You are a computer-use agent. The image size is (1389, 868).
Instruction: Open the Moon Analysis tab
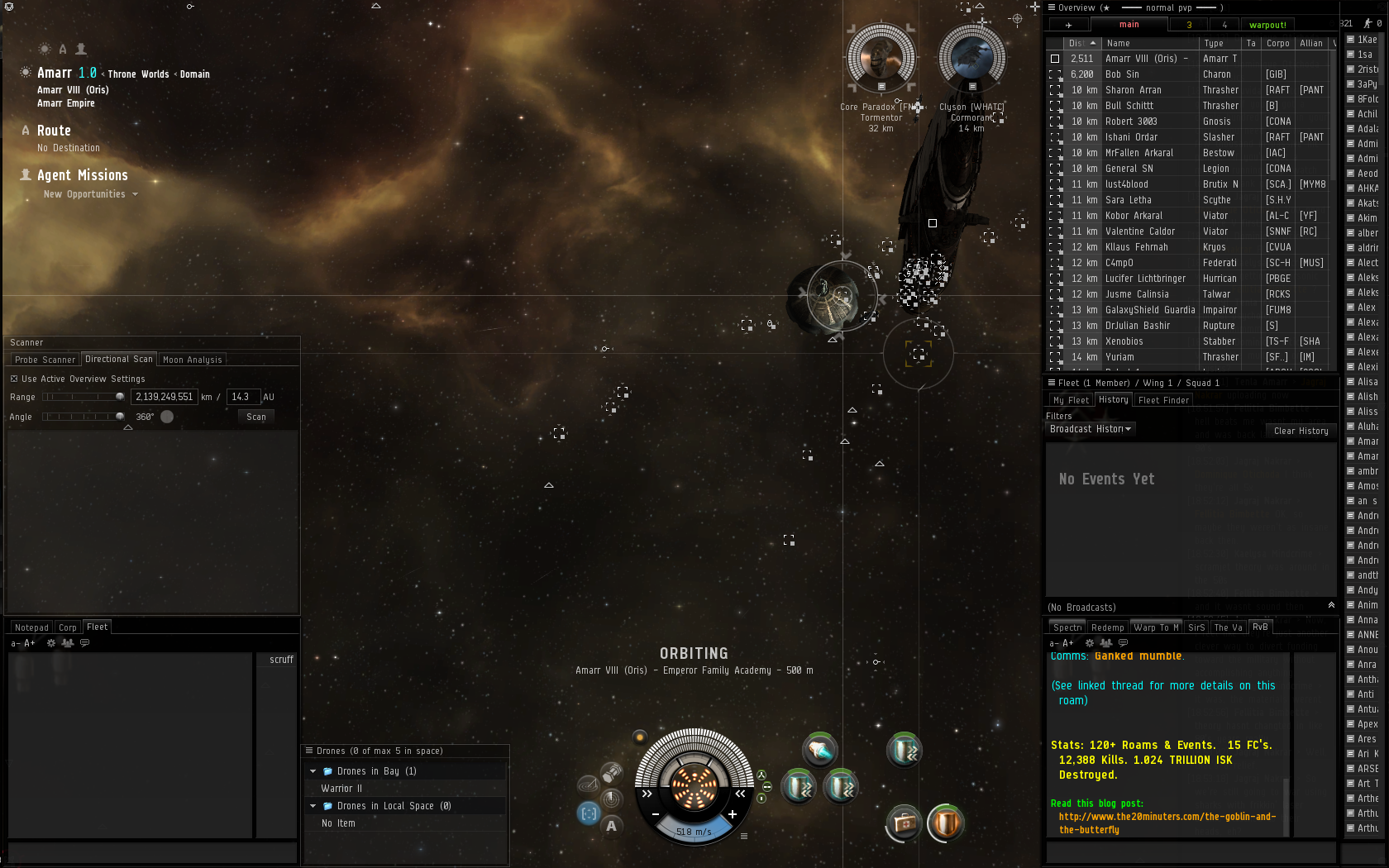(192, 360)
